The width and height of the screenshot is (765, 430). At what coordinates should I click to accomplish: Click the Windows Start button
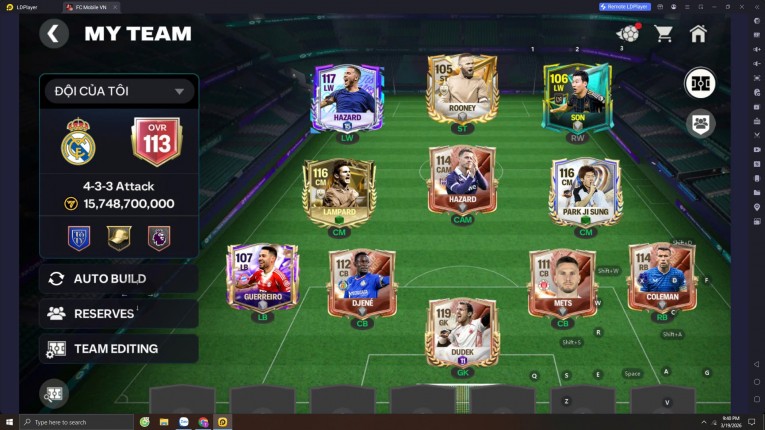(x=9, y=422)
